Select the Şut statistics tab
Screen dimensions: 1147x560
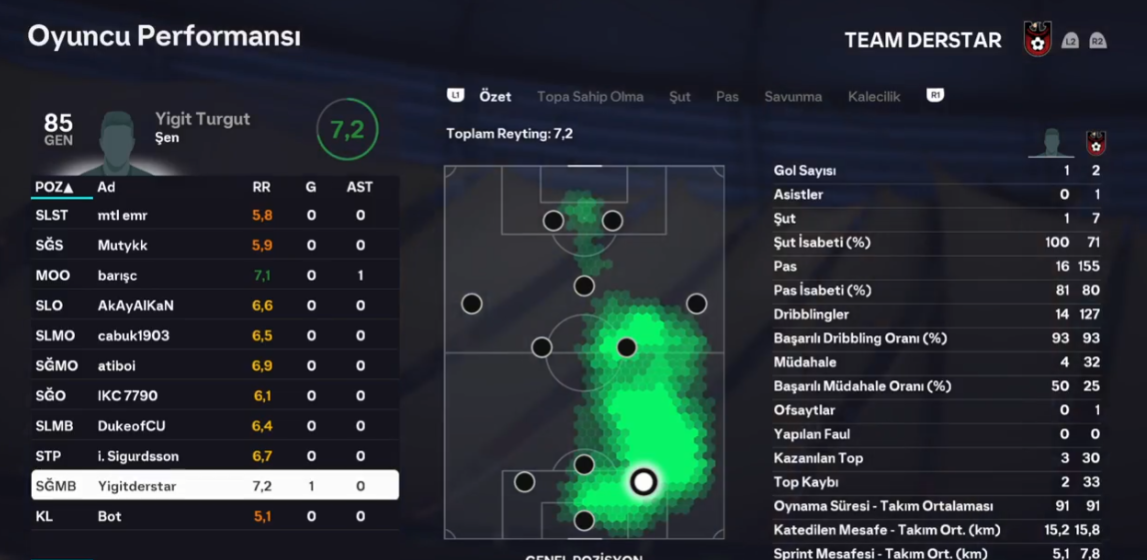[x=680, y=97]
